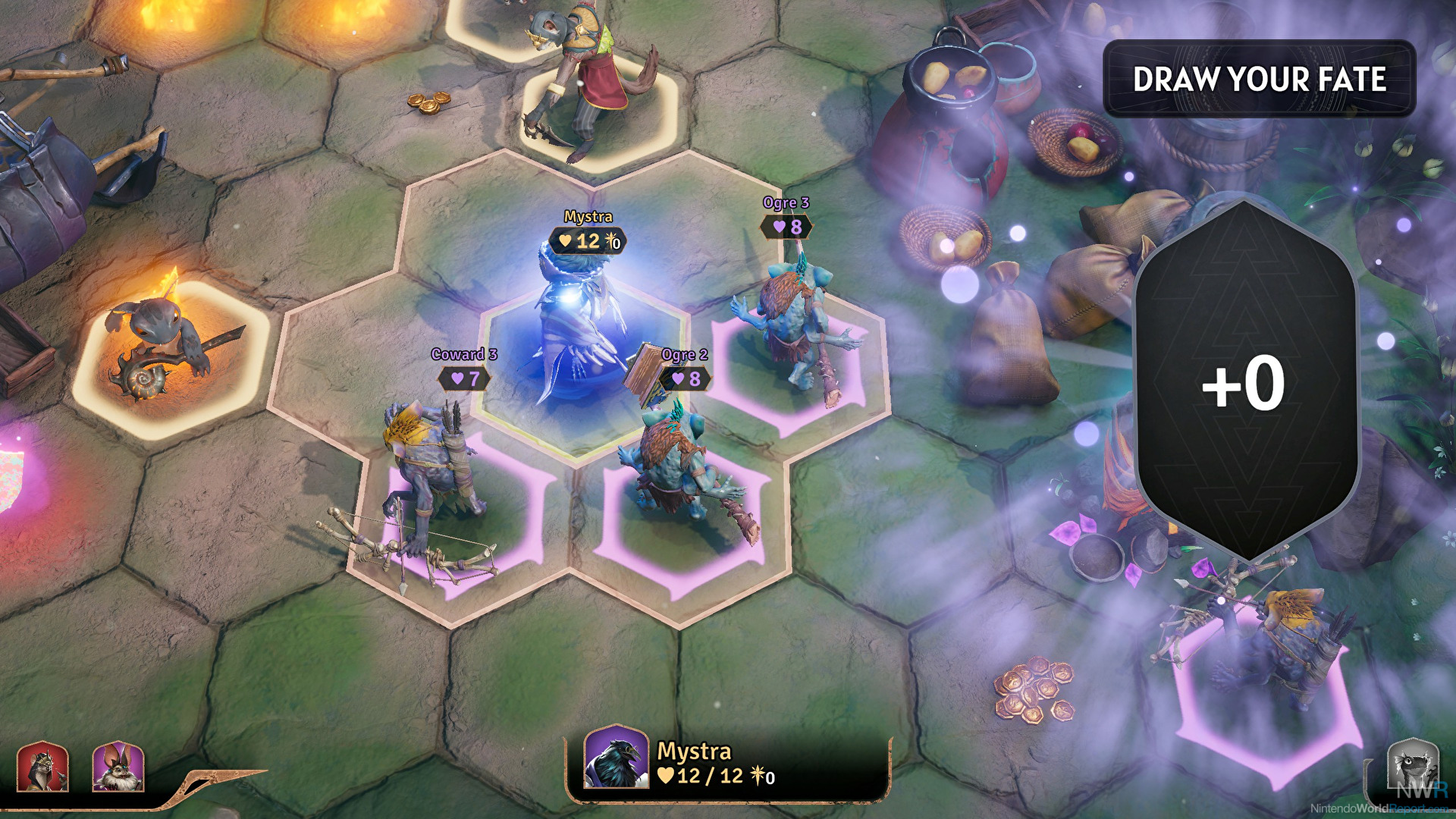Flip the +0 fate card
This screenshot has height=819, width=1456.
click(x=1244, y=383)
